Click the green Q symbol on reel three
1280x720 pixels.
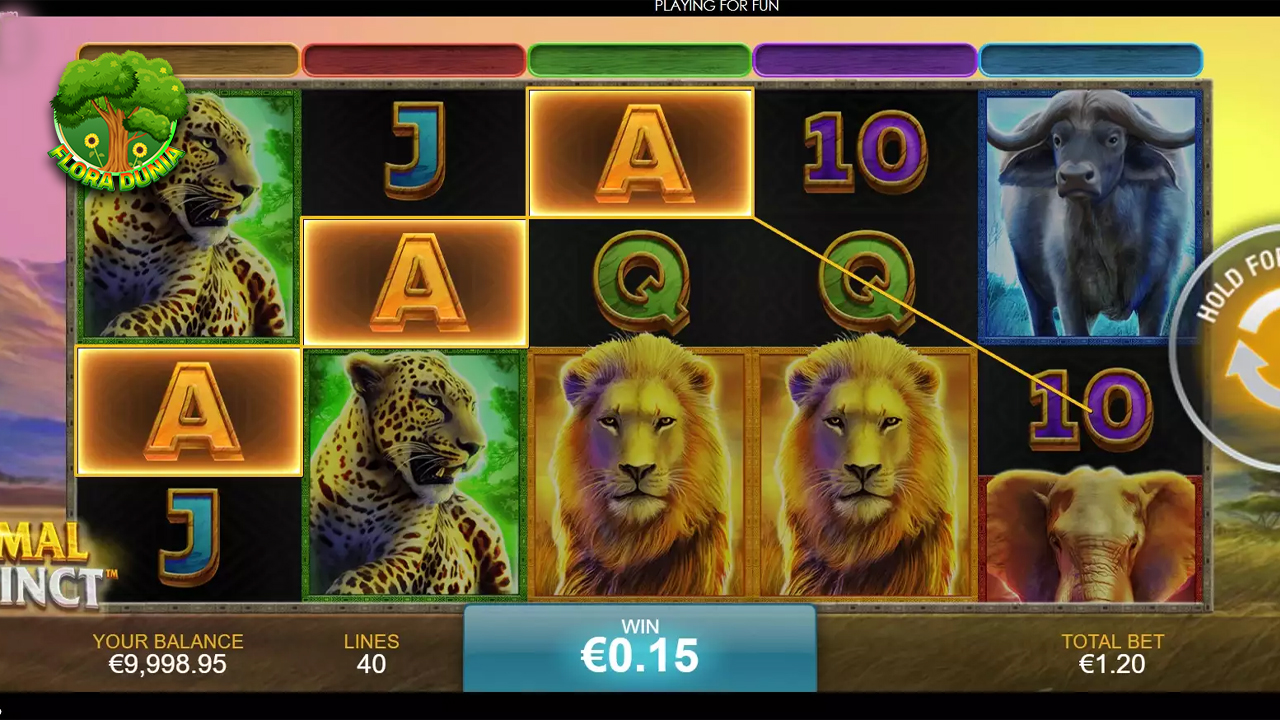640,280
